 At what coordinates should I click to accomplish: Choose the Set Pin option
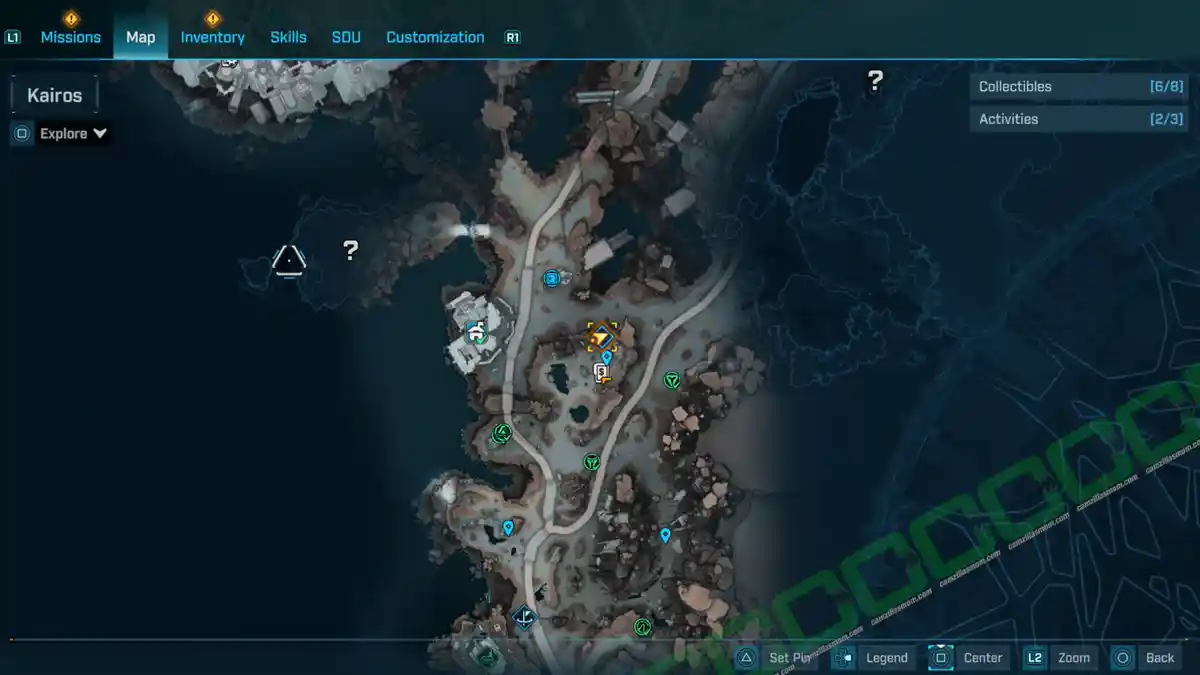coord(789,658)
